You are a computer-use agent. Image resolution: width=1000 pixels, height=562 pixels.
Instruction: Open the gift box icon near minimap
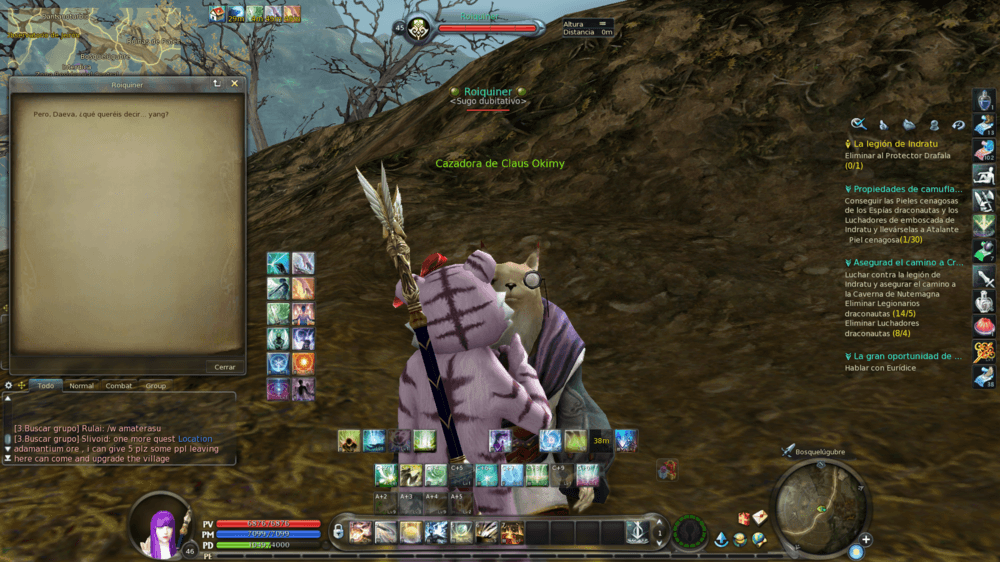point(743,518)
